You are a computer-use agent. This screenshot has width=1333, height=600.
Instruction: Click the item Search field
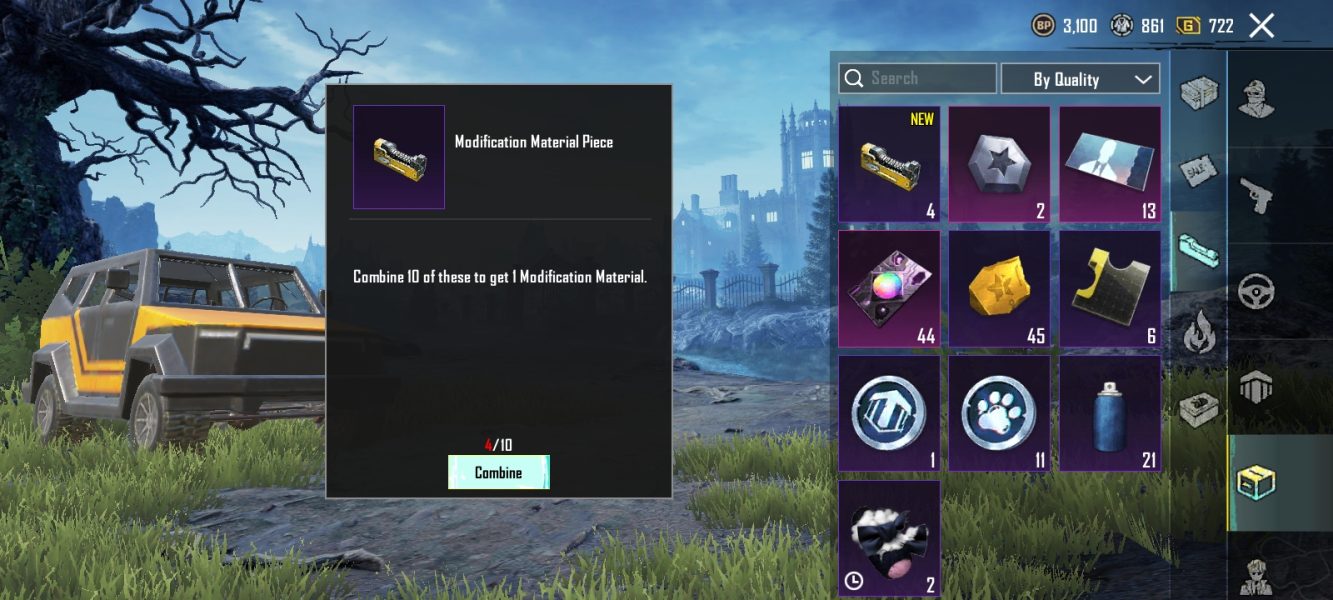tap(917, 78)
